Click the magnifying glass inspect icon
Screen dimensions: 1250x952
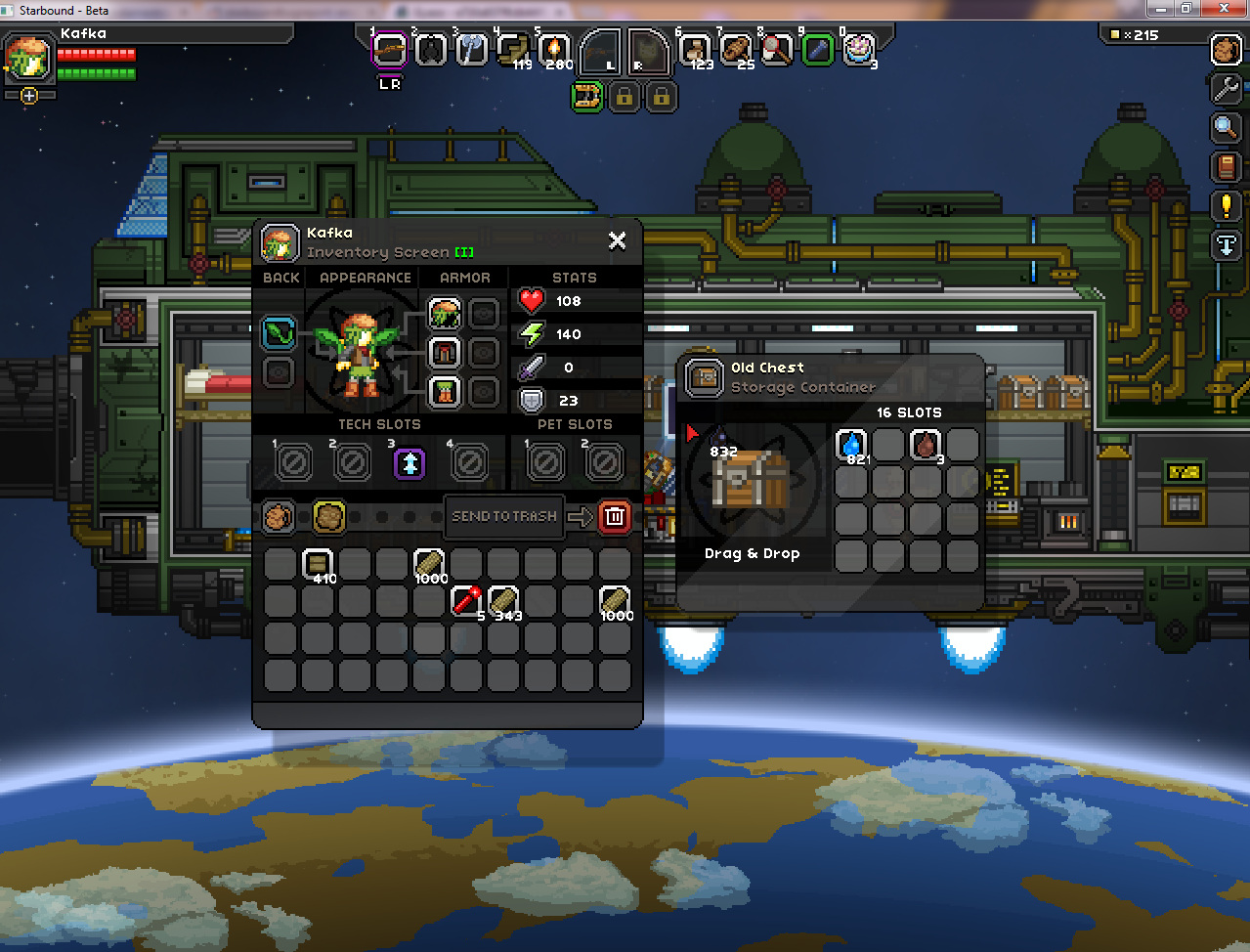1226,127
